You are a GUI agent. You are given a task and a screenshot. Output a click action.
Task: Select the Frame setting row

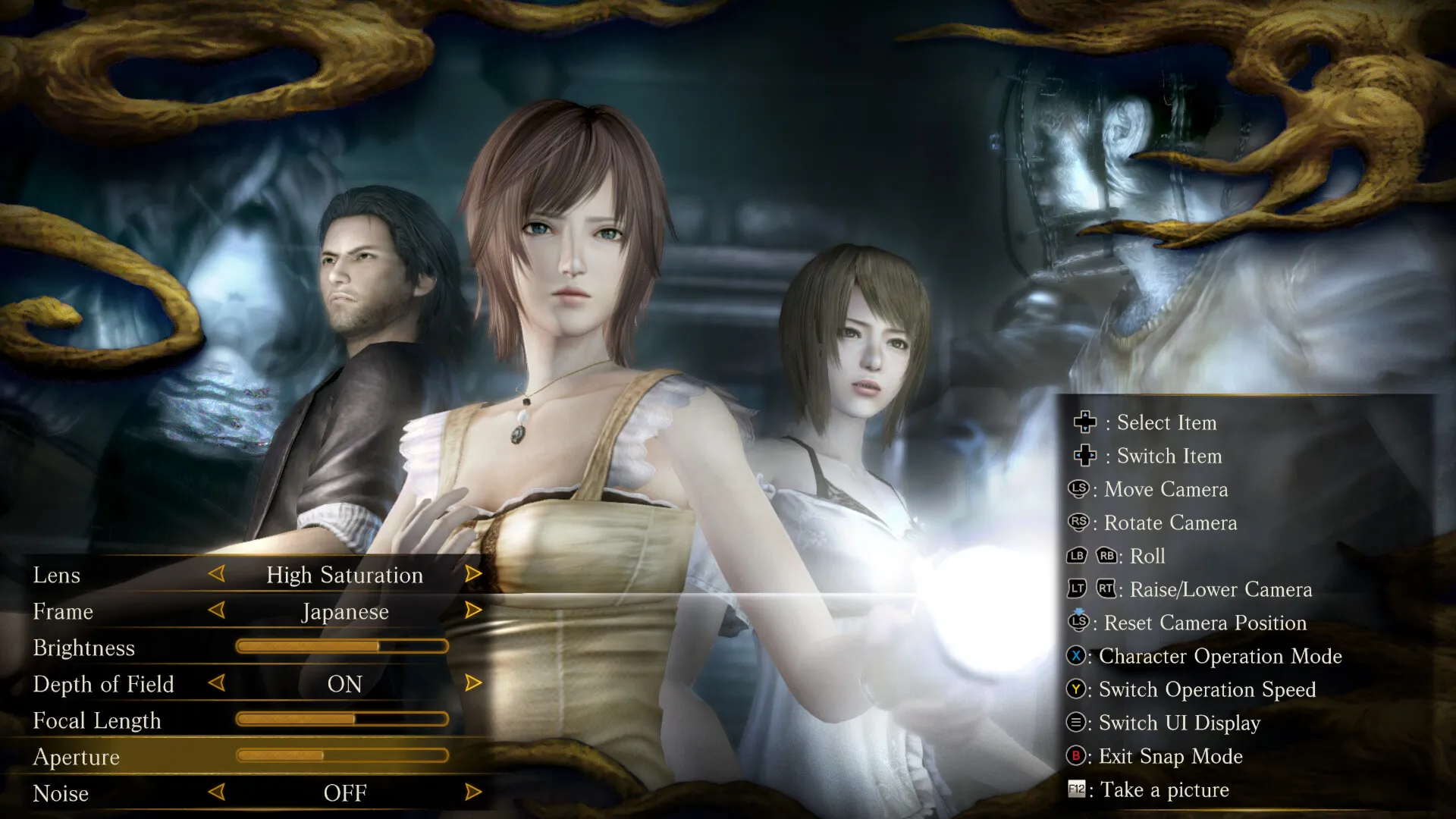coord(63,612)
